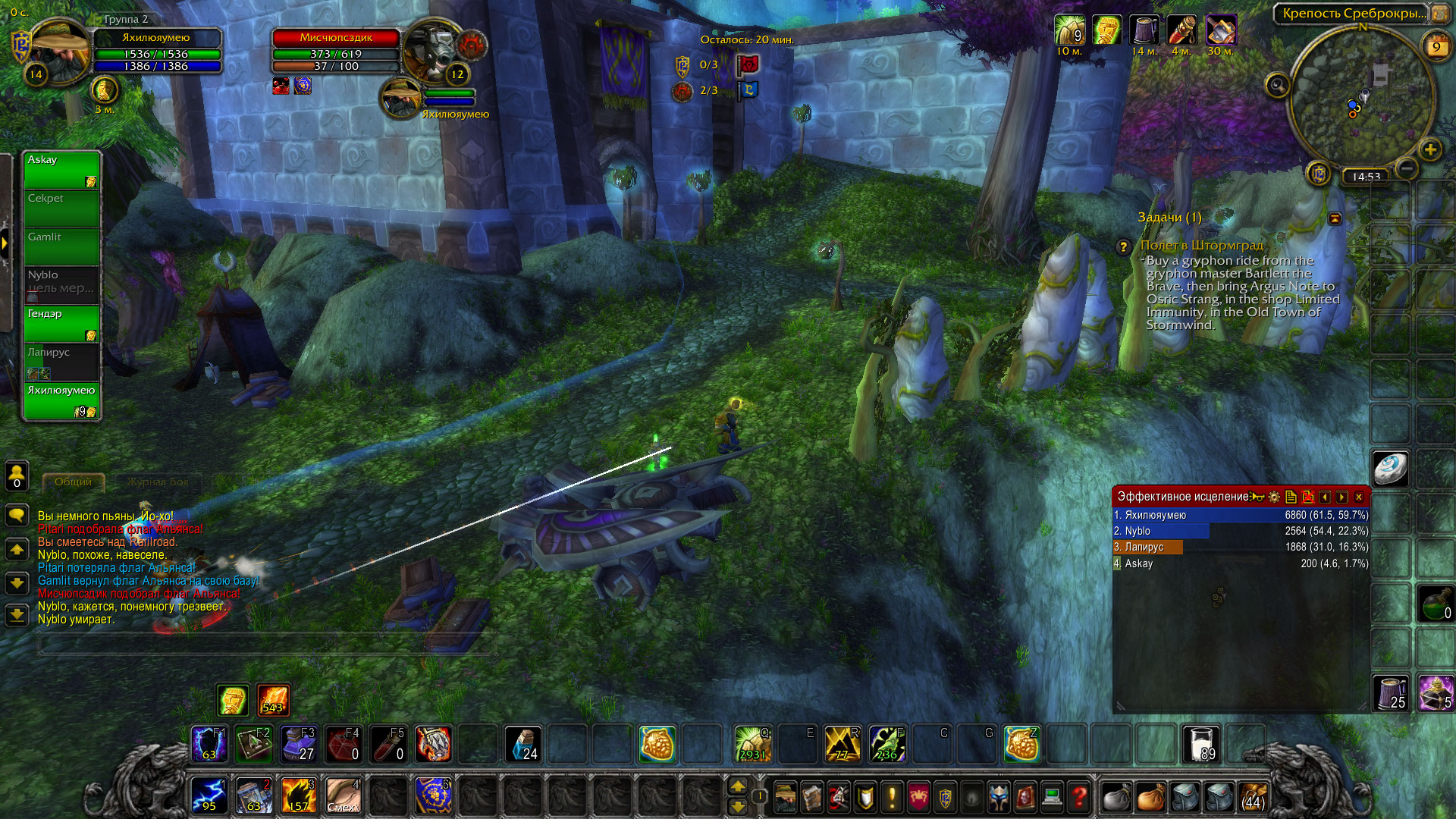Switch to the Общий chat tab
Image resolution: width=1456 pixels, height=819 pixels.
click(x=73, y=482)
